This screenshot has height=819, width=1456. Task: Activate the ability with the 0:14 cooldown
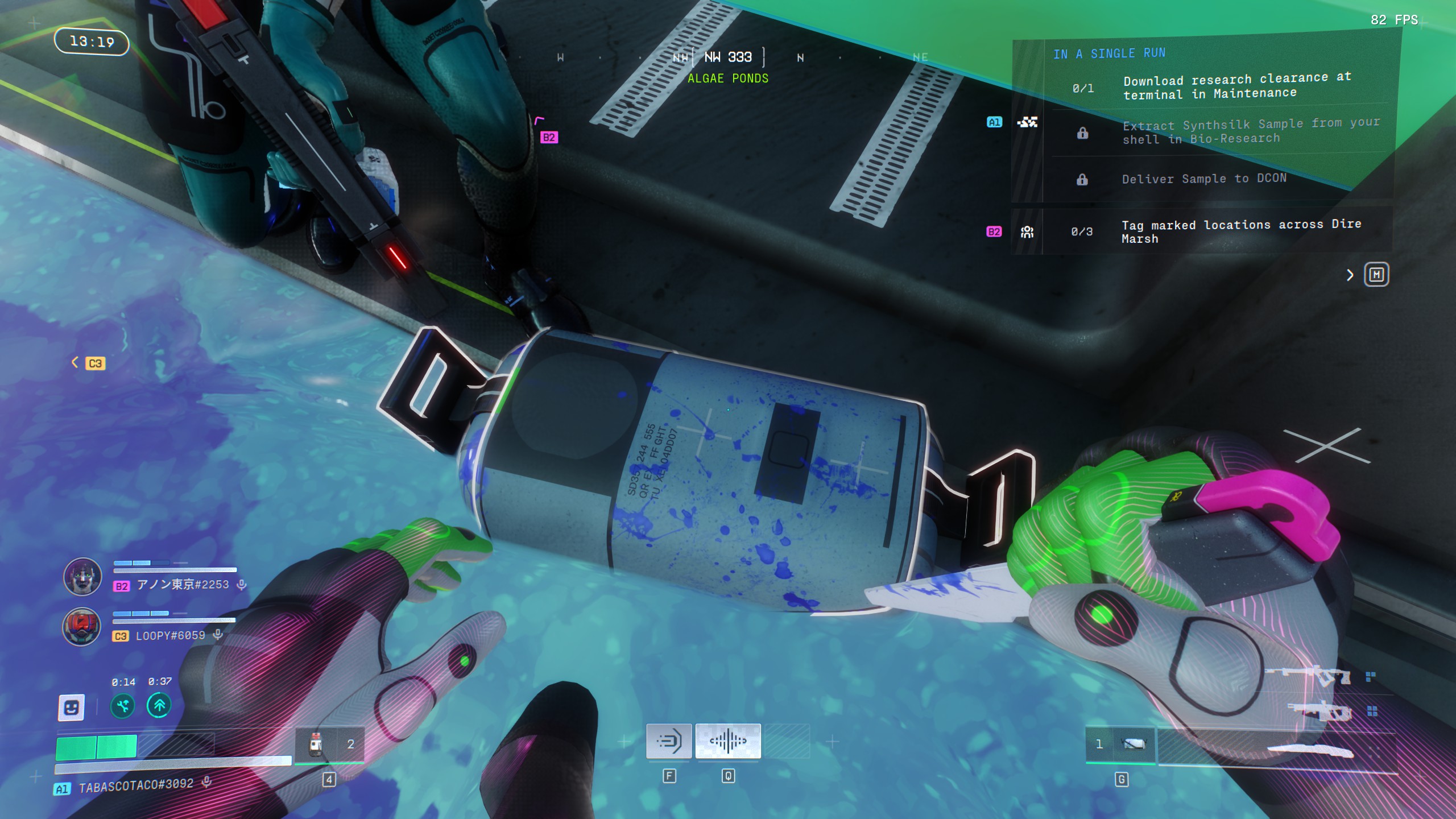pos(123,706)
